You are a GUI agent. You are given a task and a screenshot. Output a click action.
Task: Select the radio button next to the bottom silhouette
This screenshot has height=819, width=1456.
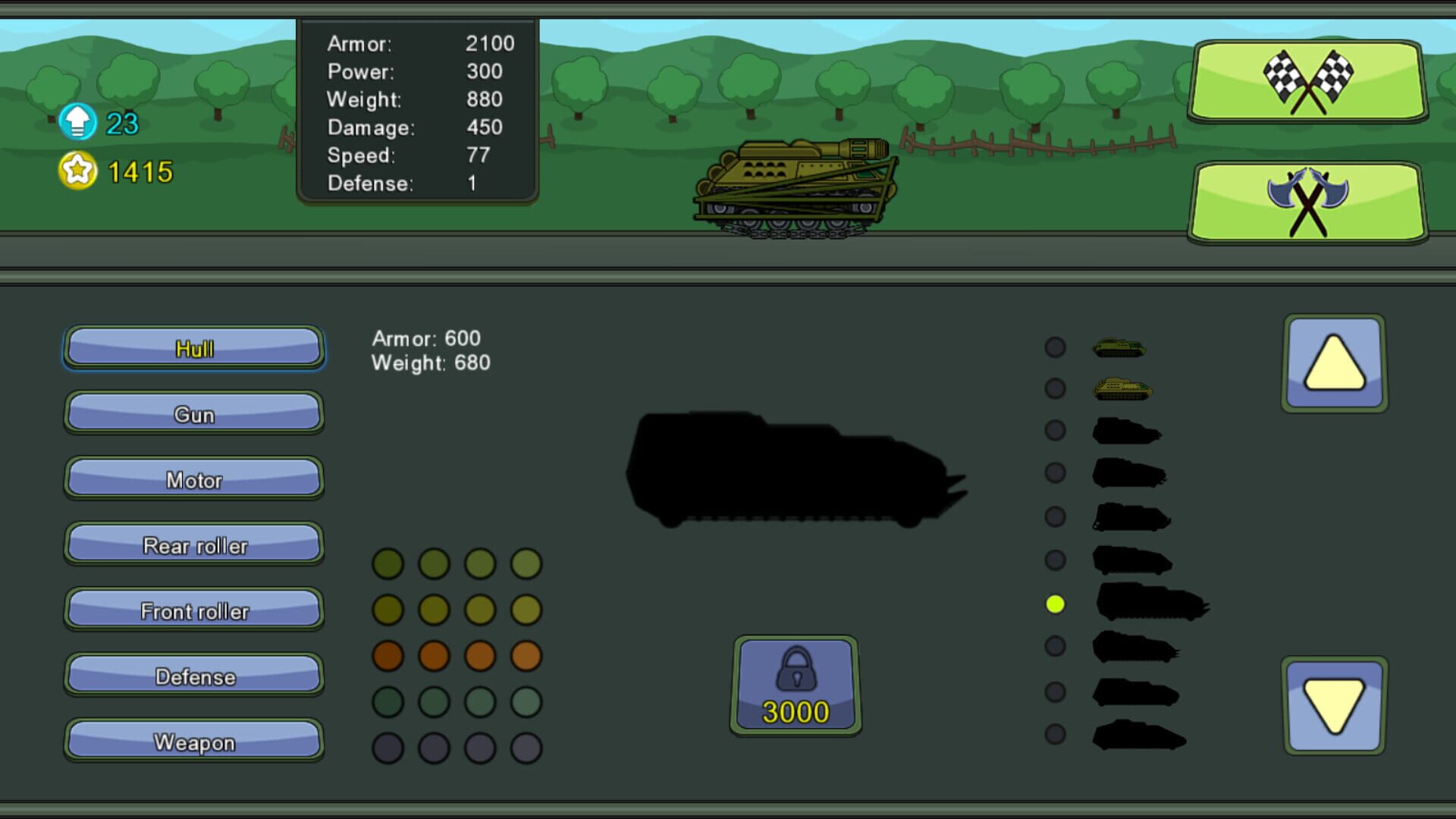click(x=1055, y=733)
